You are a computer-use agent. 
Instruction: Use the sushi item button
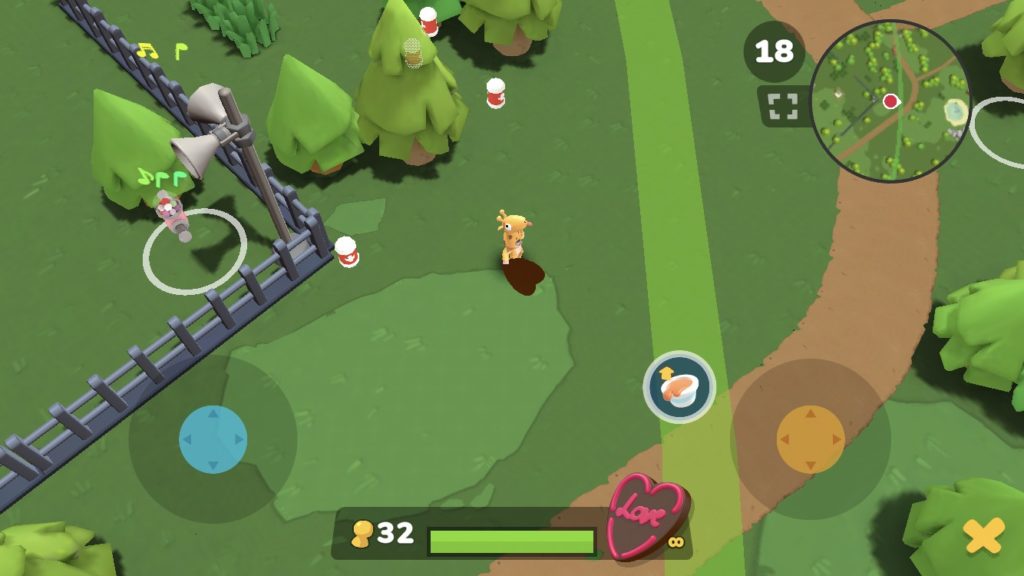(679, 387)
